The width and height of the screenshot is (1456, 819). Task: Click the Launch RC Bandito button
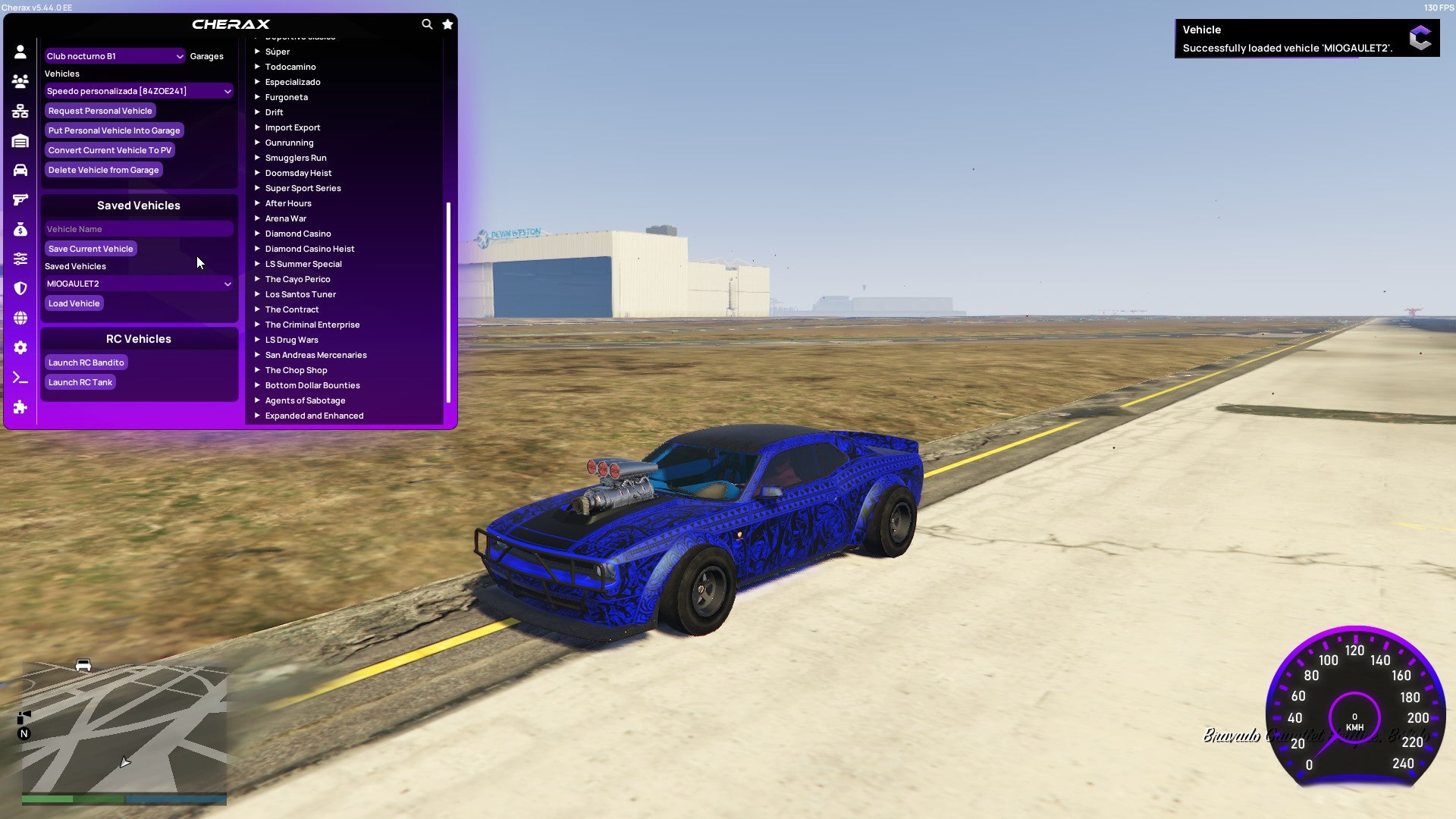[86, 362]
